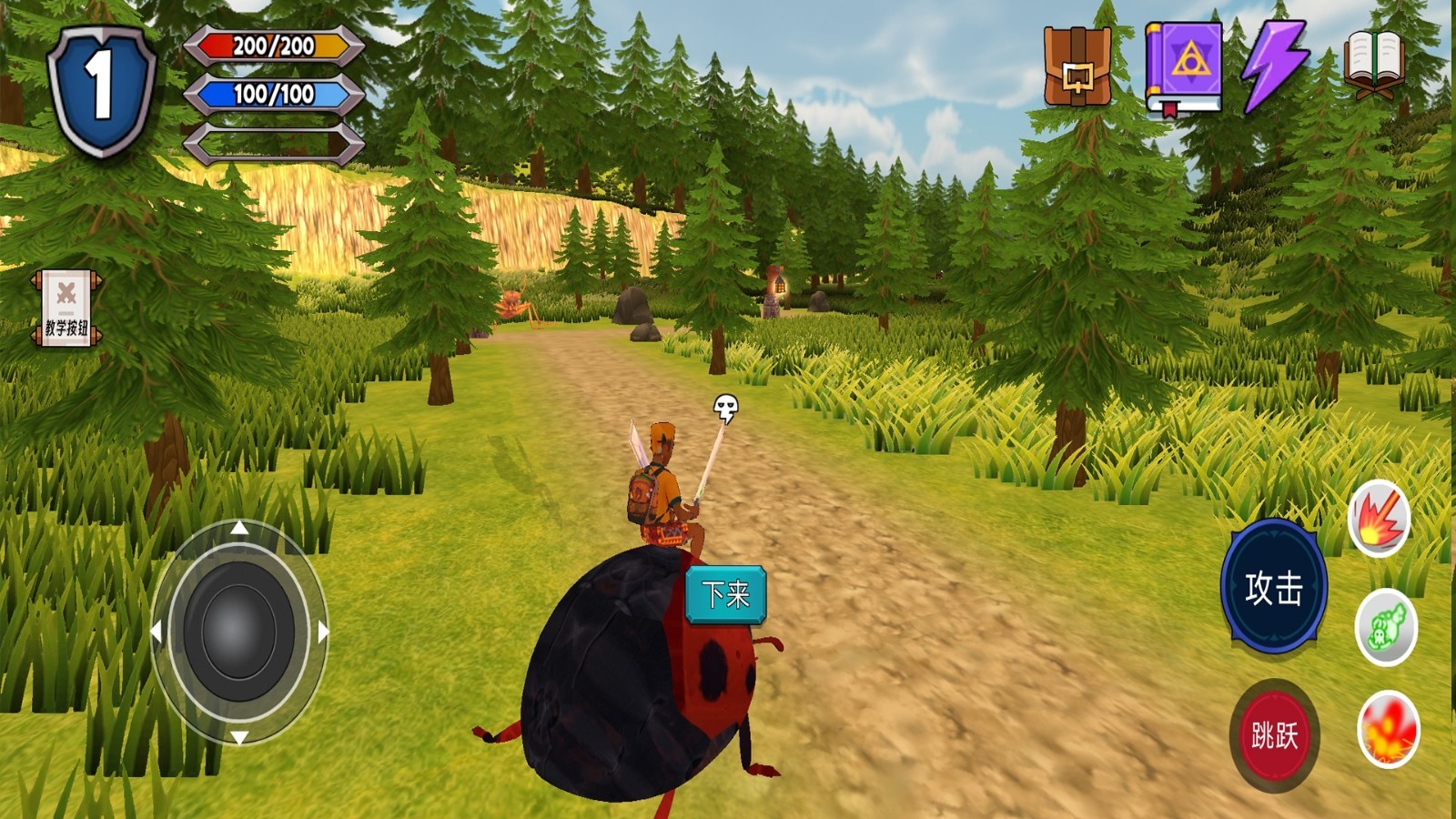Open the open-book journal icon

[1374, 64]
